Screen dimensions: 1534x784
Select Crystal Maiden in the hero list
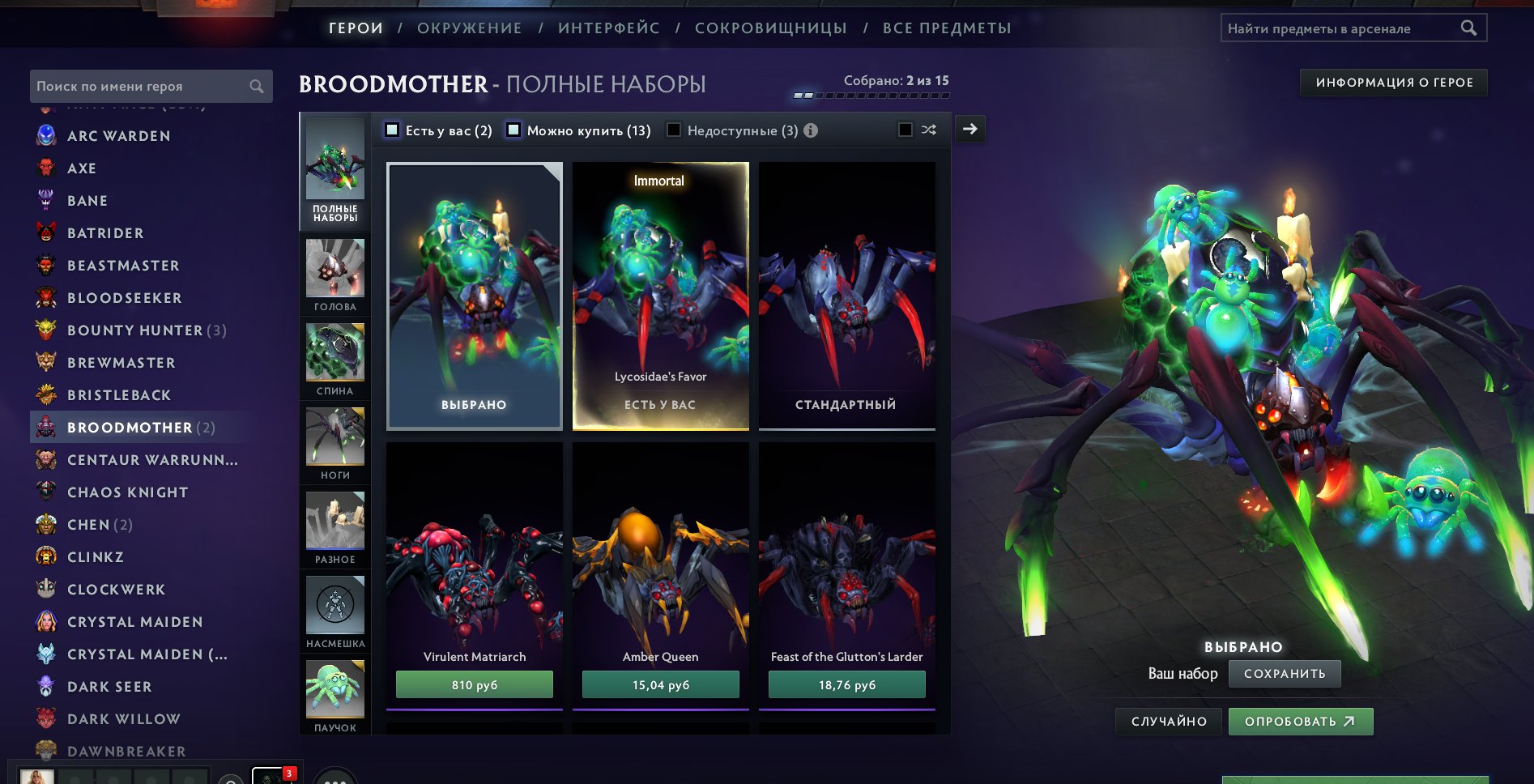134,622
